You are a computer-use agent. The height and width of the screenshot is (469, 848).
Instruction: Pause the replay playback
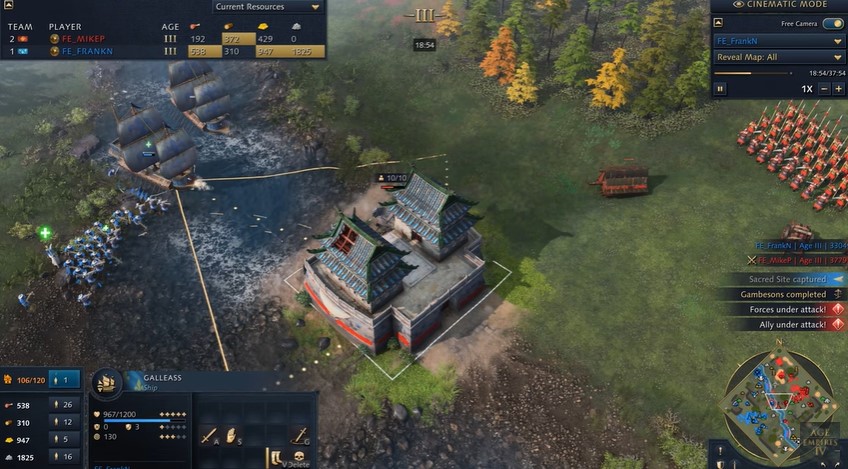[x=720, y=89]
